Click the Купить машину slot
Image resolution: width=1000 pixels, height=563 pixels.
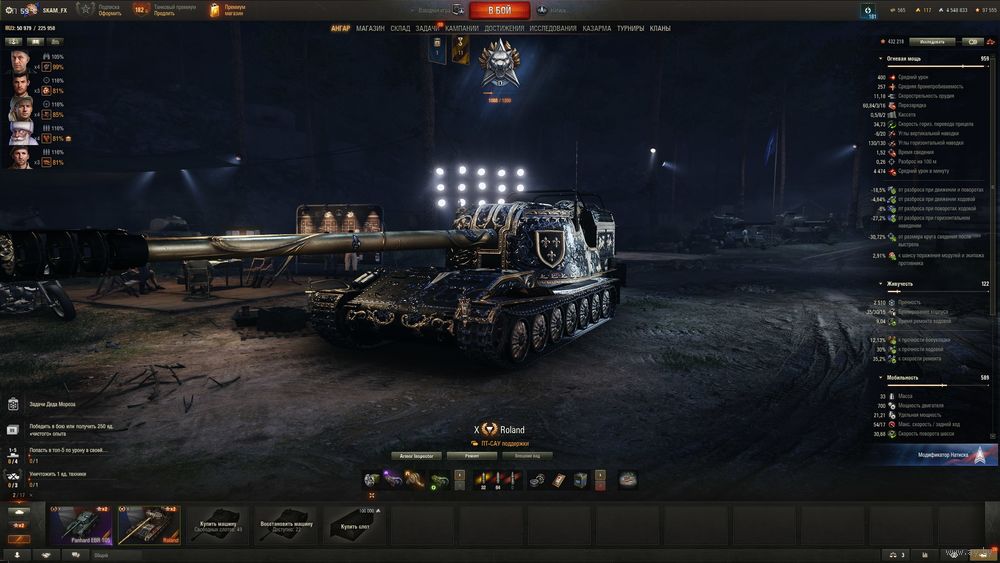click(x=219, y=524)
